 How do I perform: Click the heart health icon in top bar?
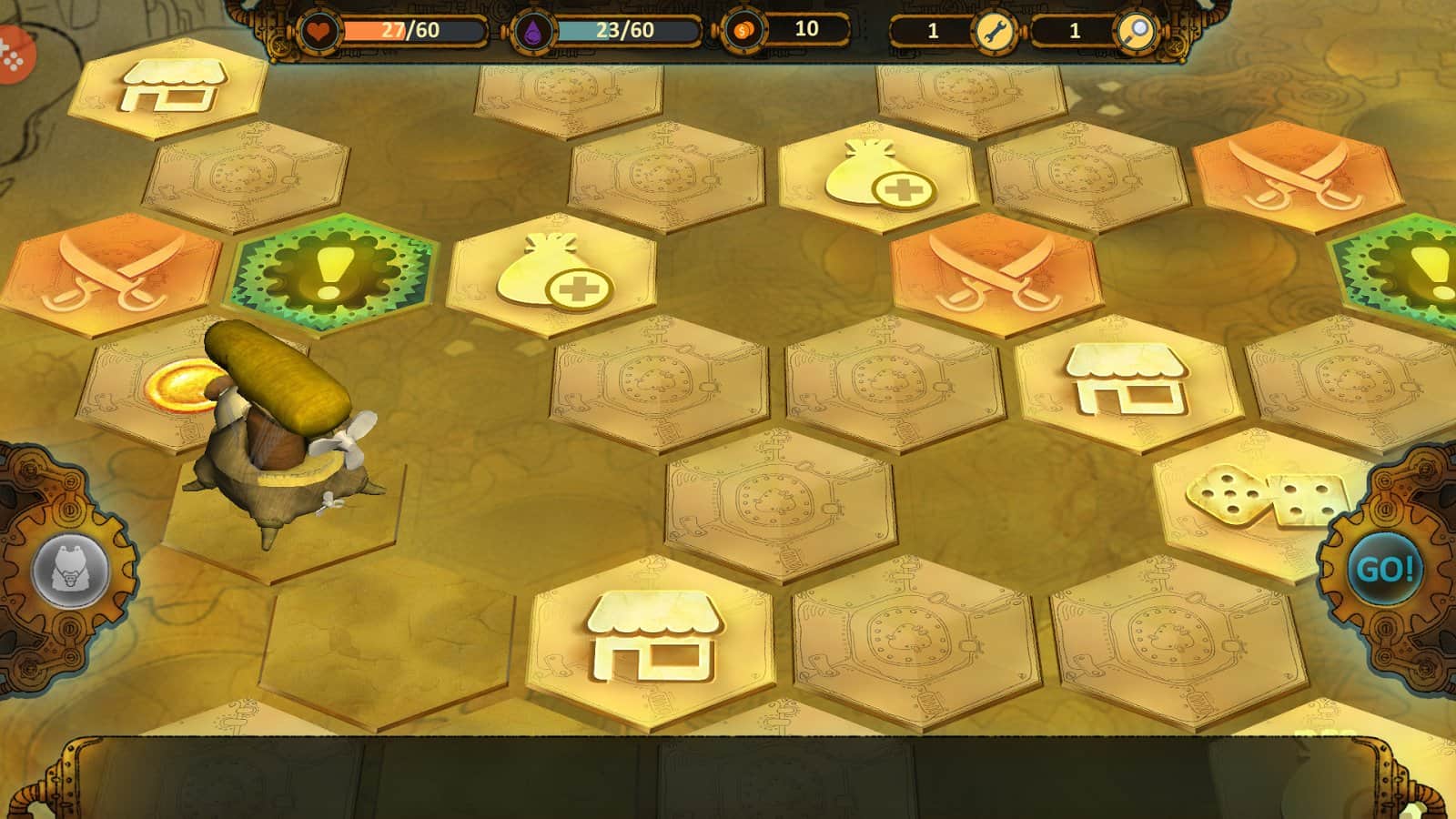tap(319, 29)
